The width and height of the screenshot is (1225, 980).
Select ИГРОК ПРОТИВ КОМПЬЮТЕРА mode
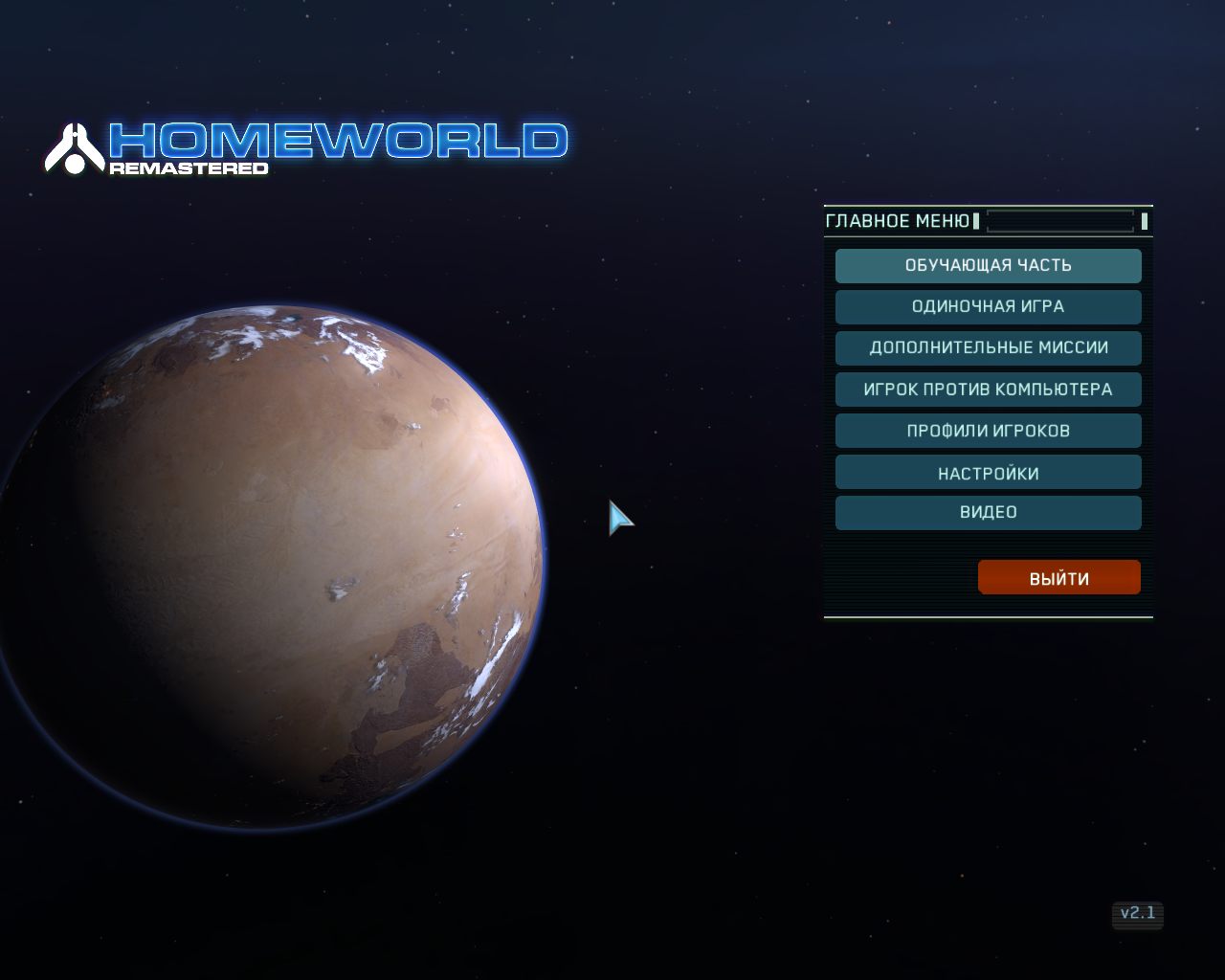(988, 389)
